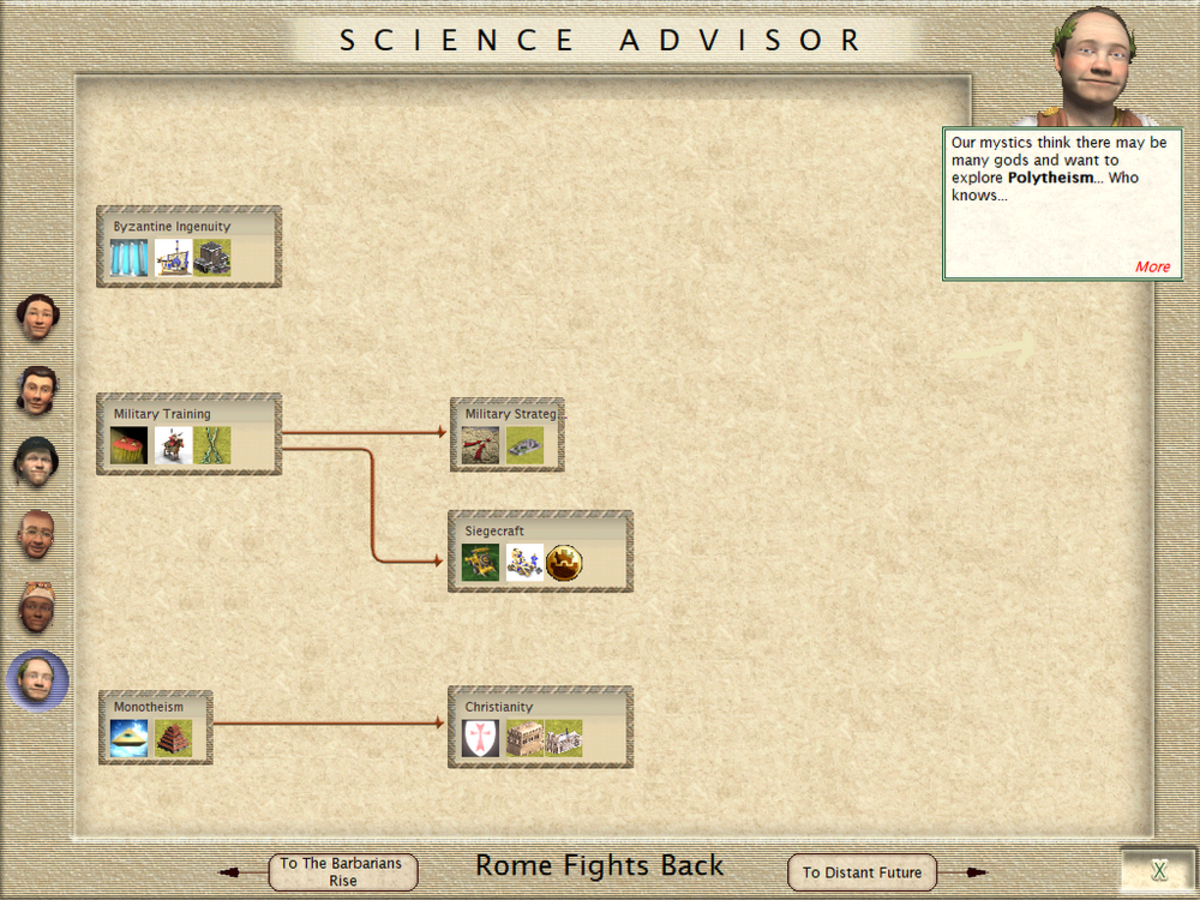The width and height of the screenshot is (1200, 900).
Task: Open the Cultural Advisor with headdress
Action: coord(37,606)
